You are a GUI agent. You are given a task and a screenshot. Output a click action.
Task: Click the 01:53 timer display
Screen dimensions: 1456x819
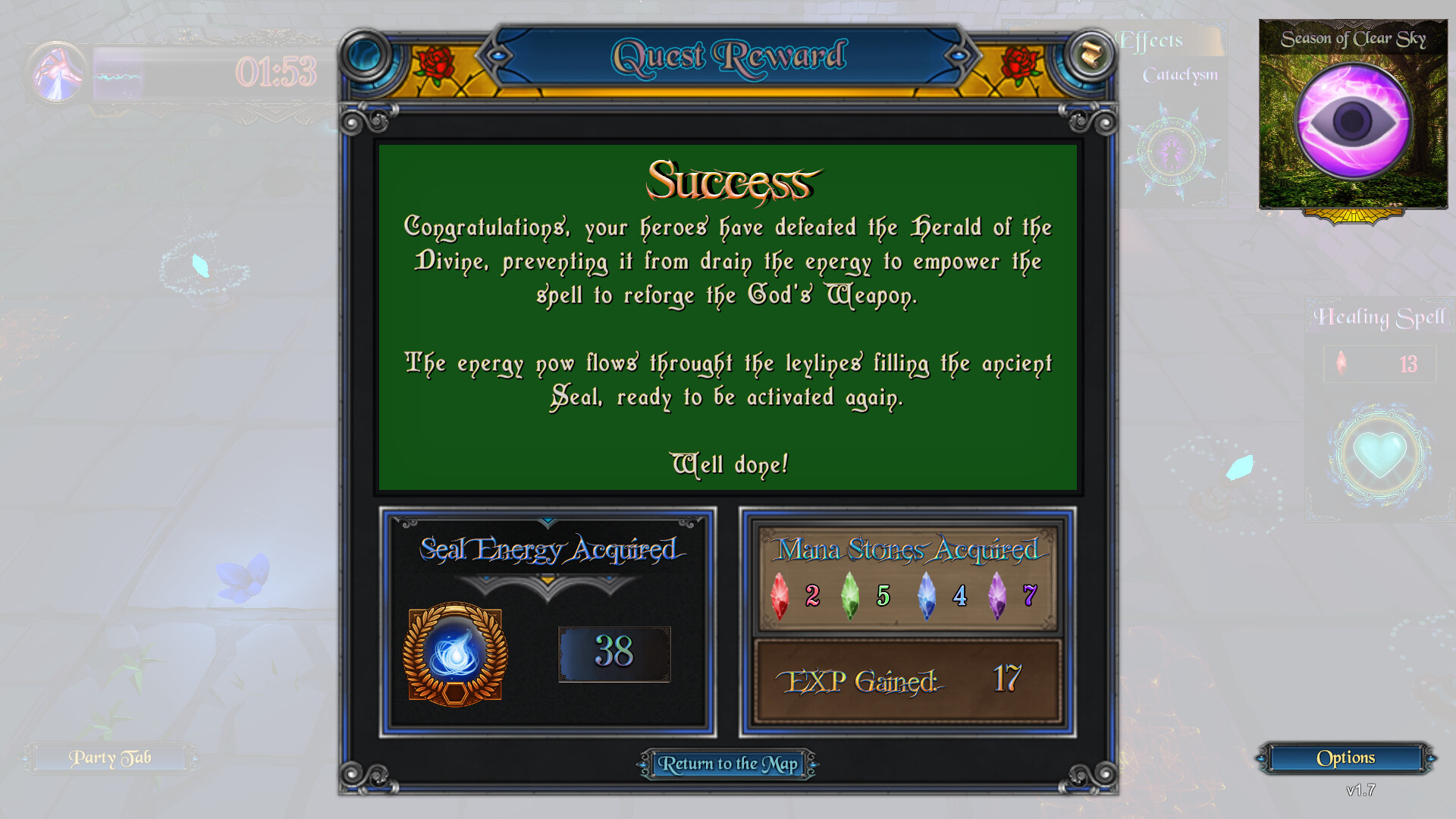(x=276, y=72)
